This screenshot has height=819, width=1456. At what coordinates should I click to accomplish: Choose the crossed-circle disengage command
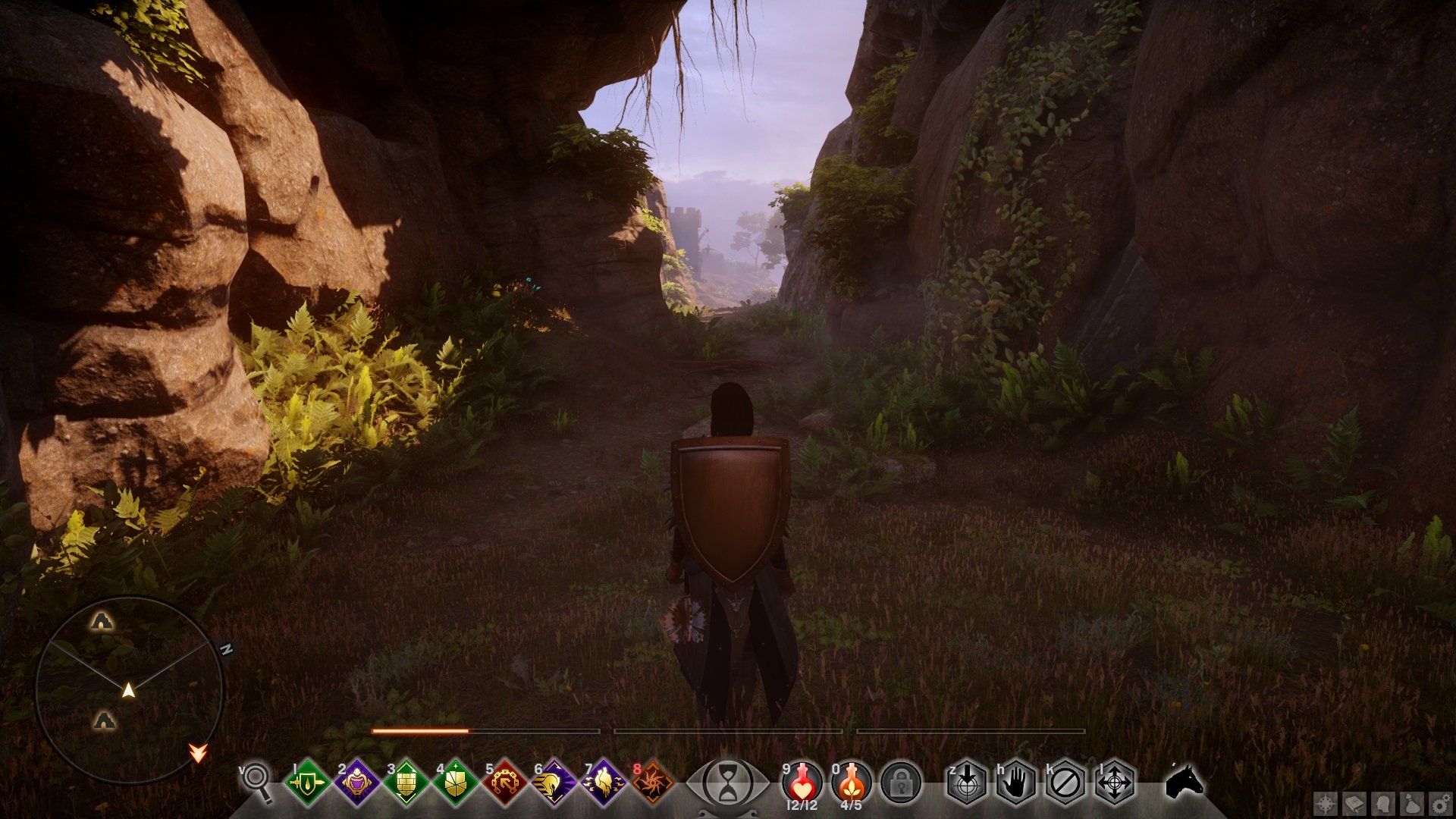coord(1065,781)
